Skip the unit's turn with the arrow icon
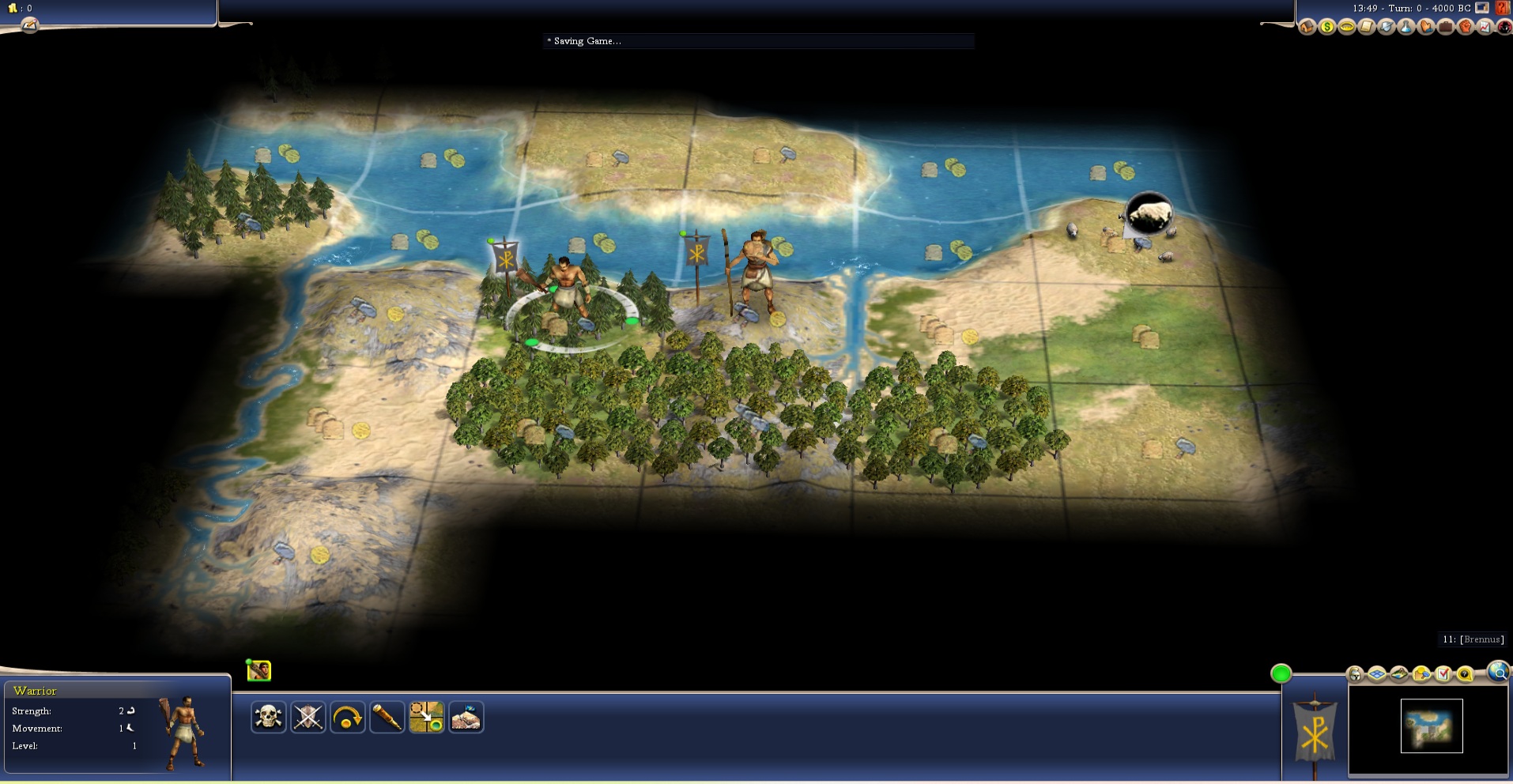This screenshot has width=1513, height=784. coord(348,718)
